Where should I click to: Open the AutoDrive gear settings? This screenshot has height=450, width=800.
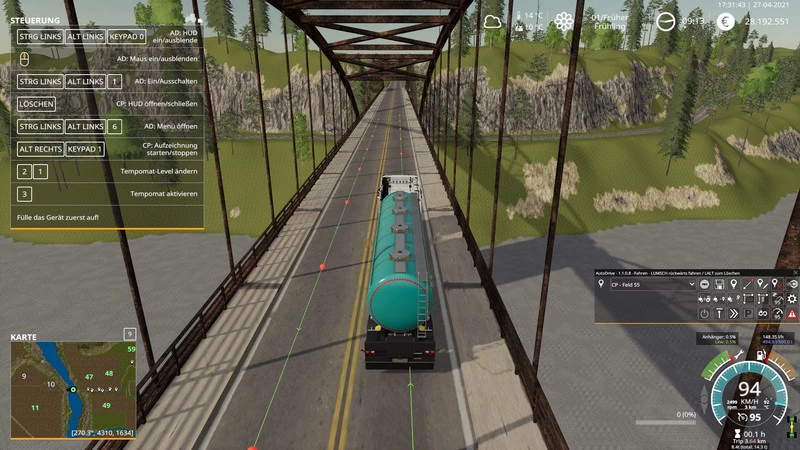coord(792,298)
